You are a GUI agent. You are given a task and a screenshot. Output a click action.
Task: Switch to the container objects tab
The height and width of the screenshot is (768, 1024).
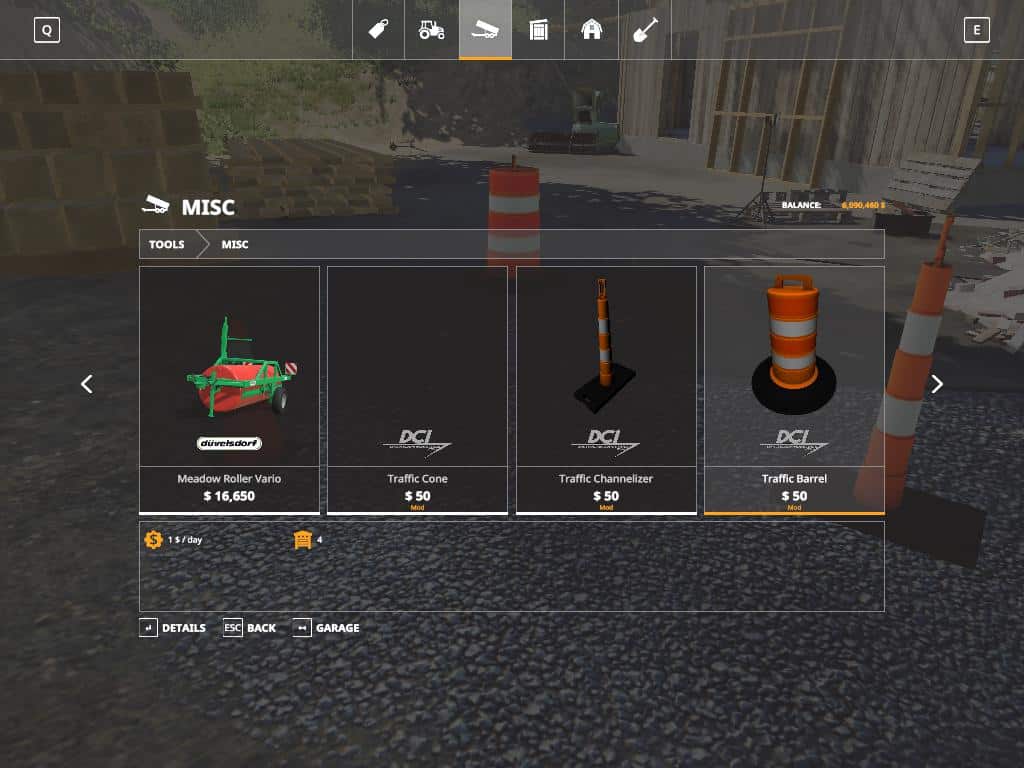(x=539, y=29)
